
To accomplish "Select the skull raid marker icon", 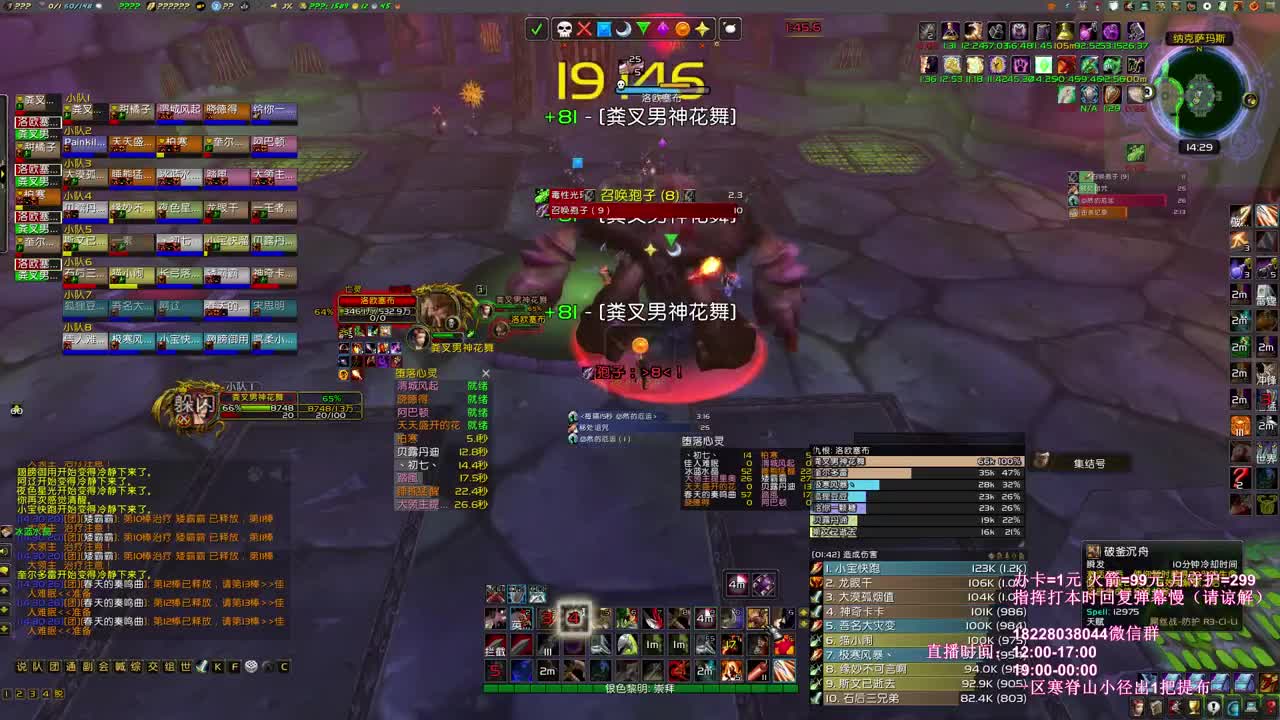I will tap(564, 29).
